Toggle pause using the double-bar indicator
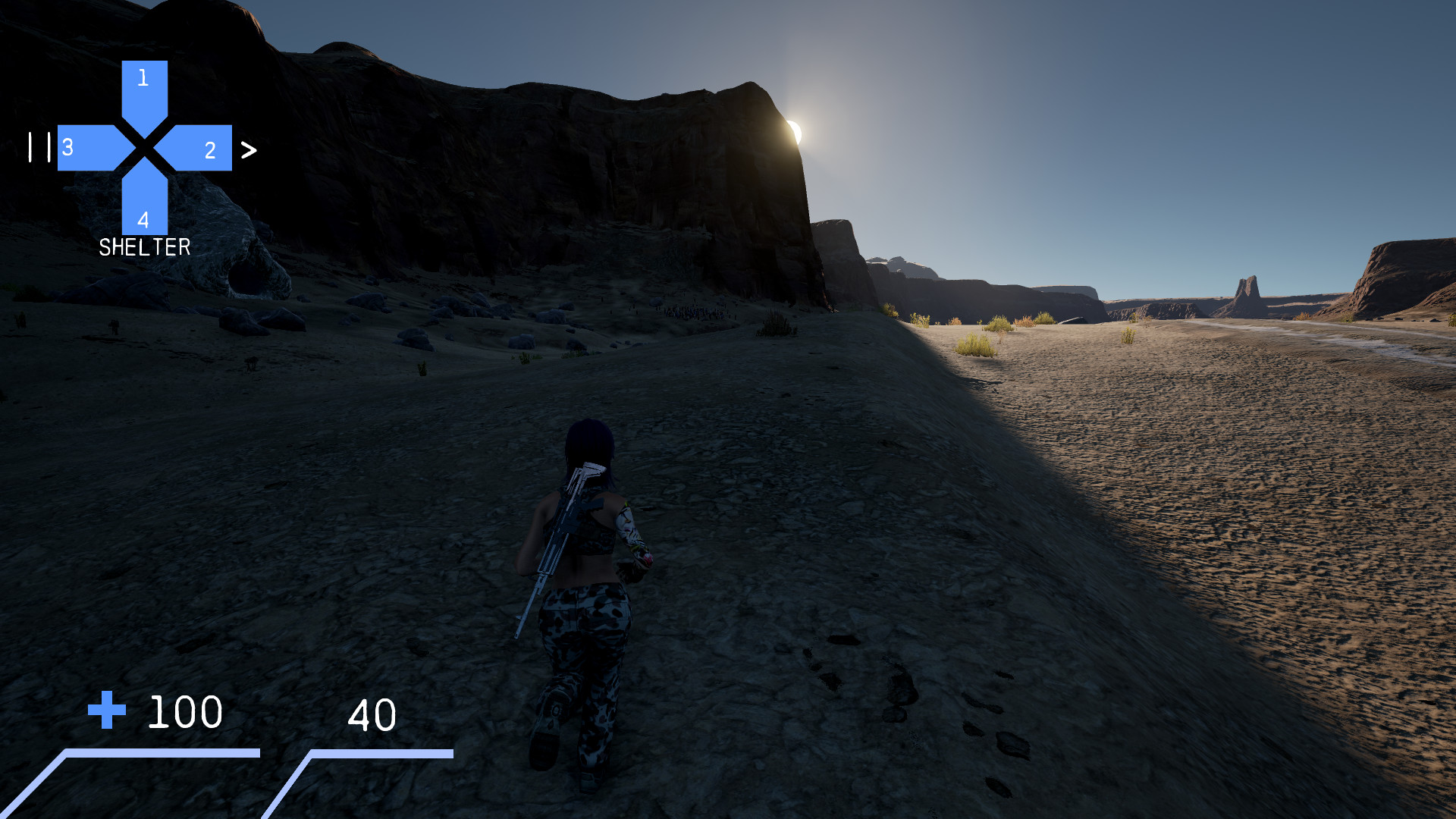This screenshot has width=1456, height=819. (x=39, y=148)
